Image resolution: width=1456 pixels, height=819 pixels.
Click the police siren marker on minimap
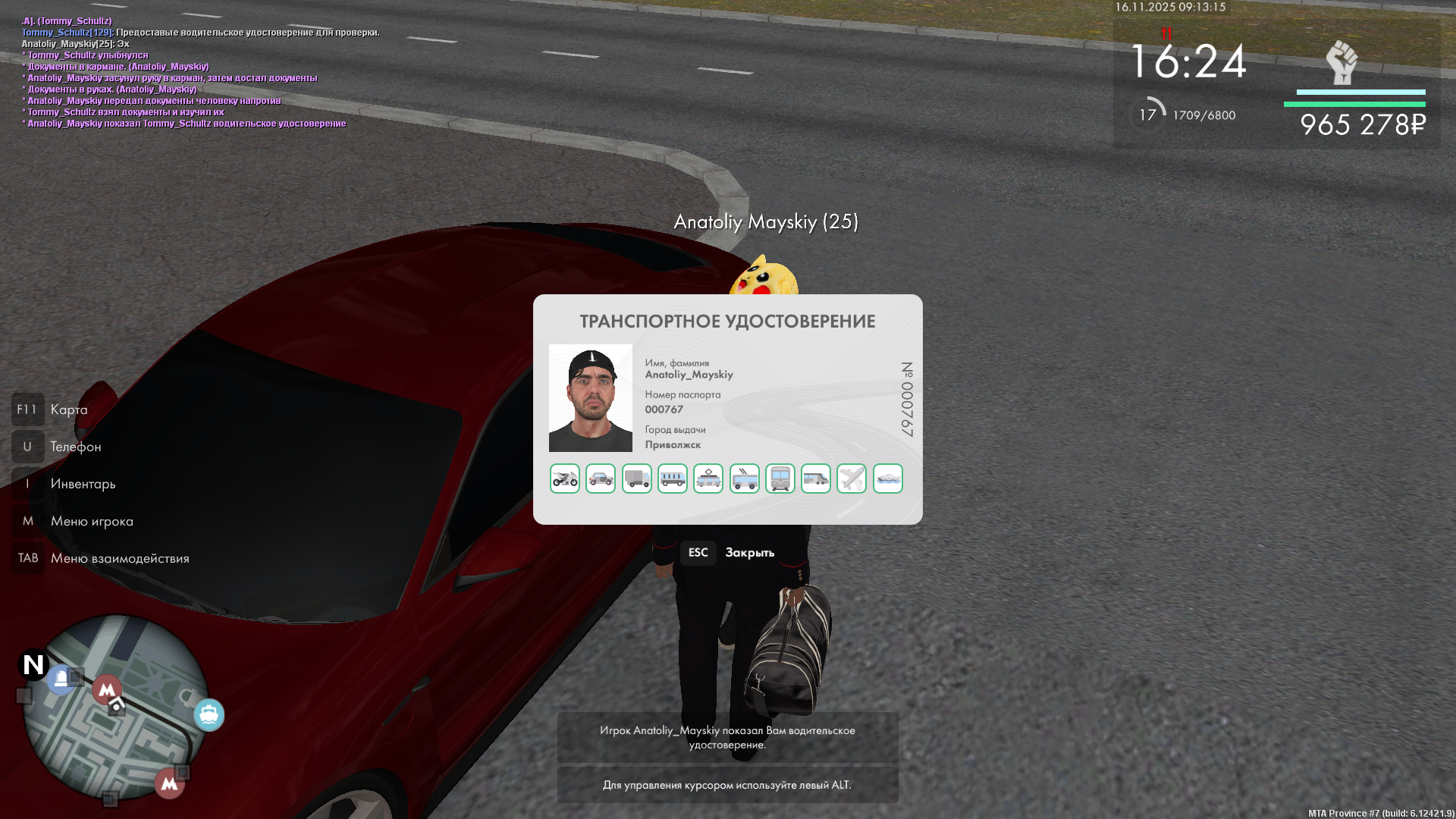coord(61,679)
